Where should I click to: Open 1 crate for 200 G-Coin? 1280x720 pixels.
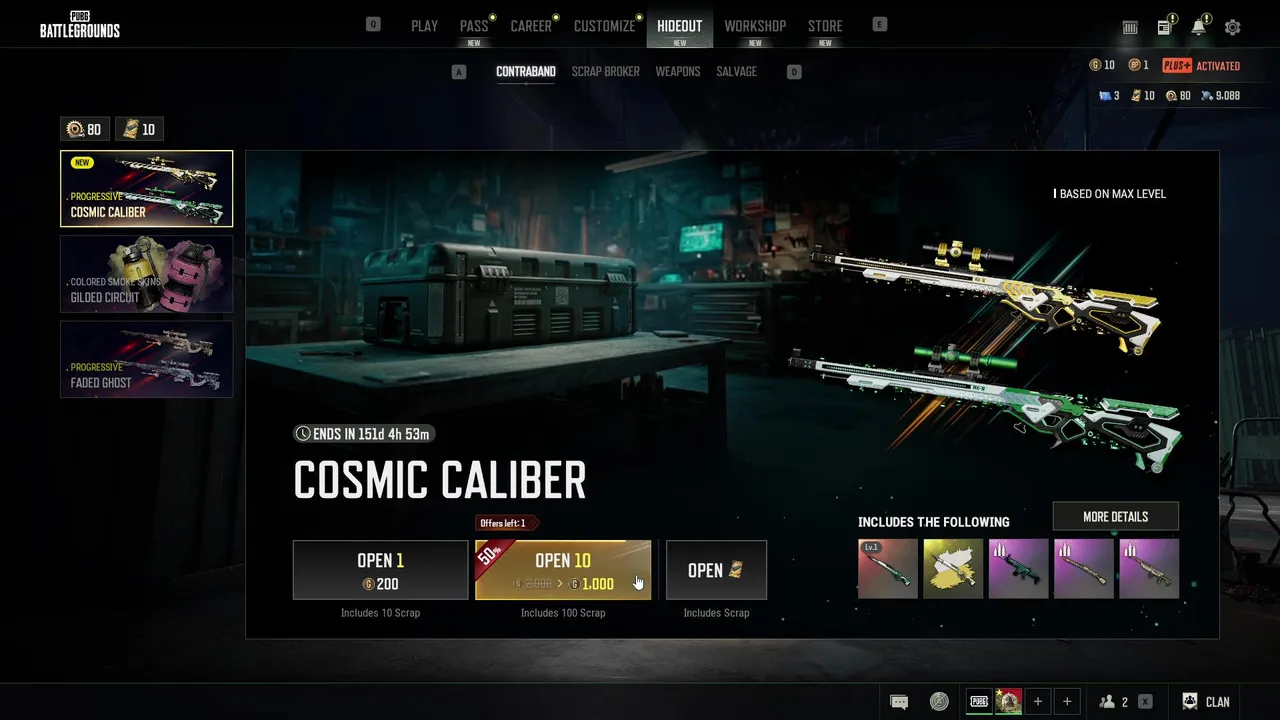[380, 570]
